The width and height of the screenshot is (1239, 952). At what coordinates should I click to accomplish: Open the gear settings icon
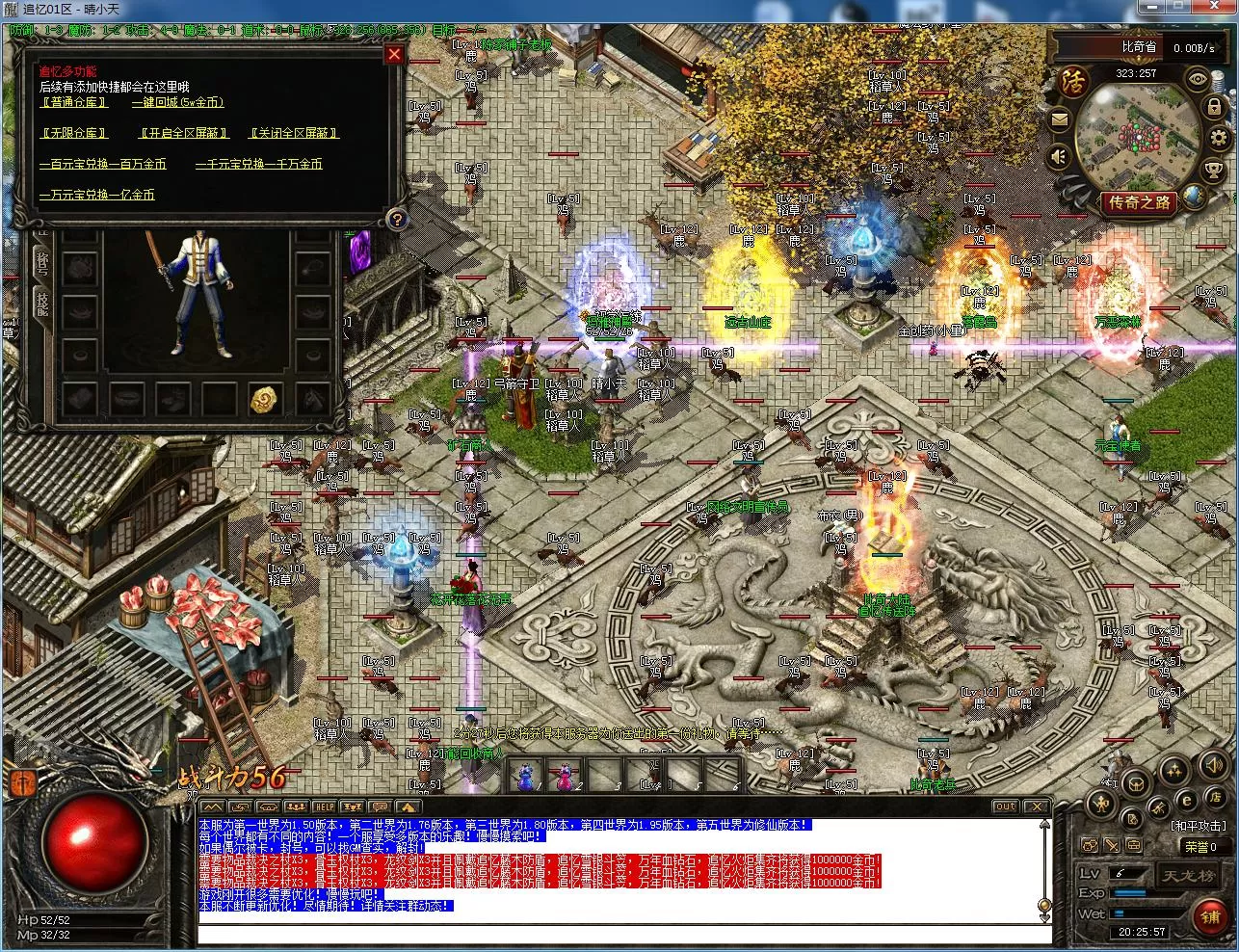coord(1219,138)
